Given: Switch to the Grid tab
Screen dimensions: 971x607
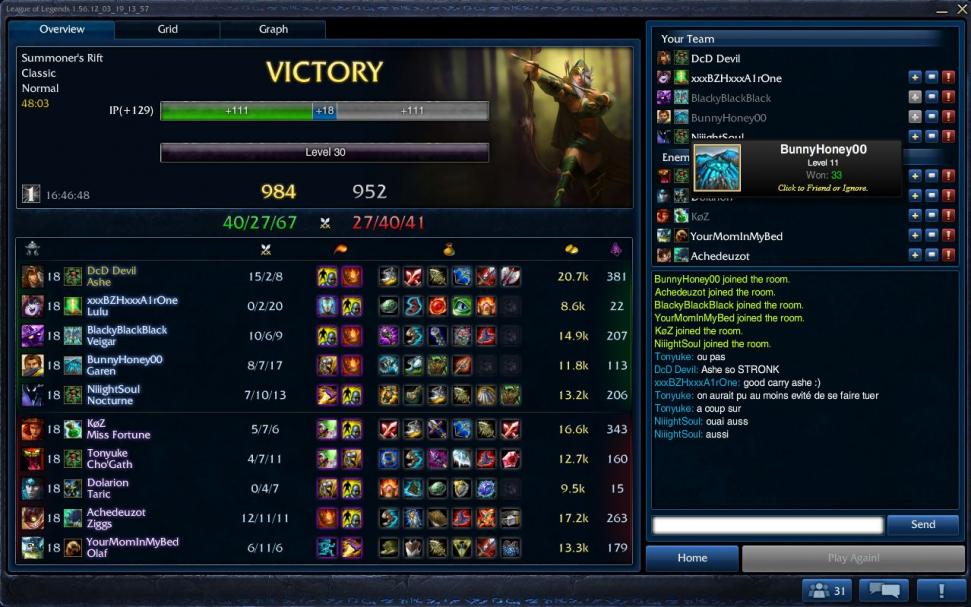Looking at the screenshot, I should click(x=168, y=30).
